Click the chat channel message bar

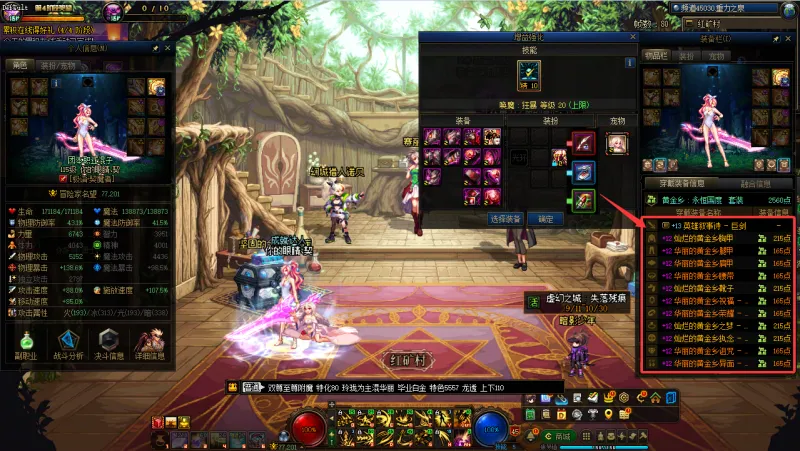tap(380, 386)
